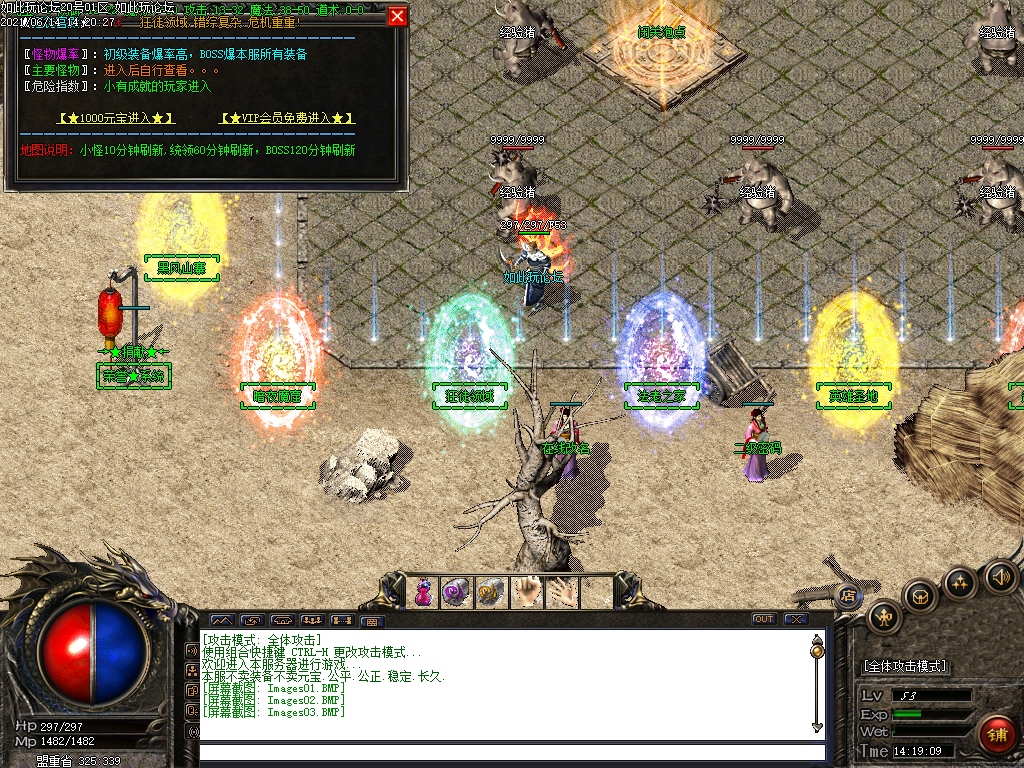Choose the VIP会员免费进入 entry option
Viewport: 1024px width, 768px height.
pyautogui.click(x=287, y=118)
